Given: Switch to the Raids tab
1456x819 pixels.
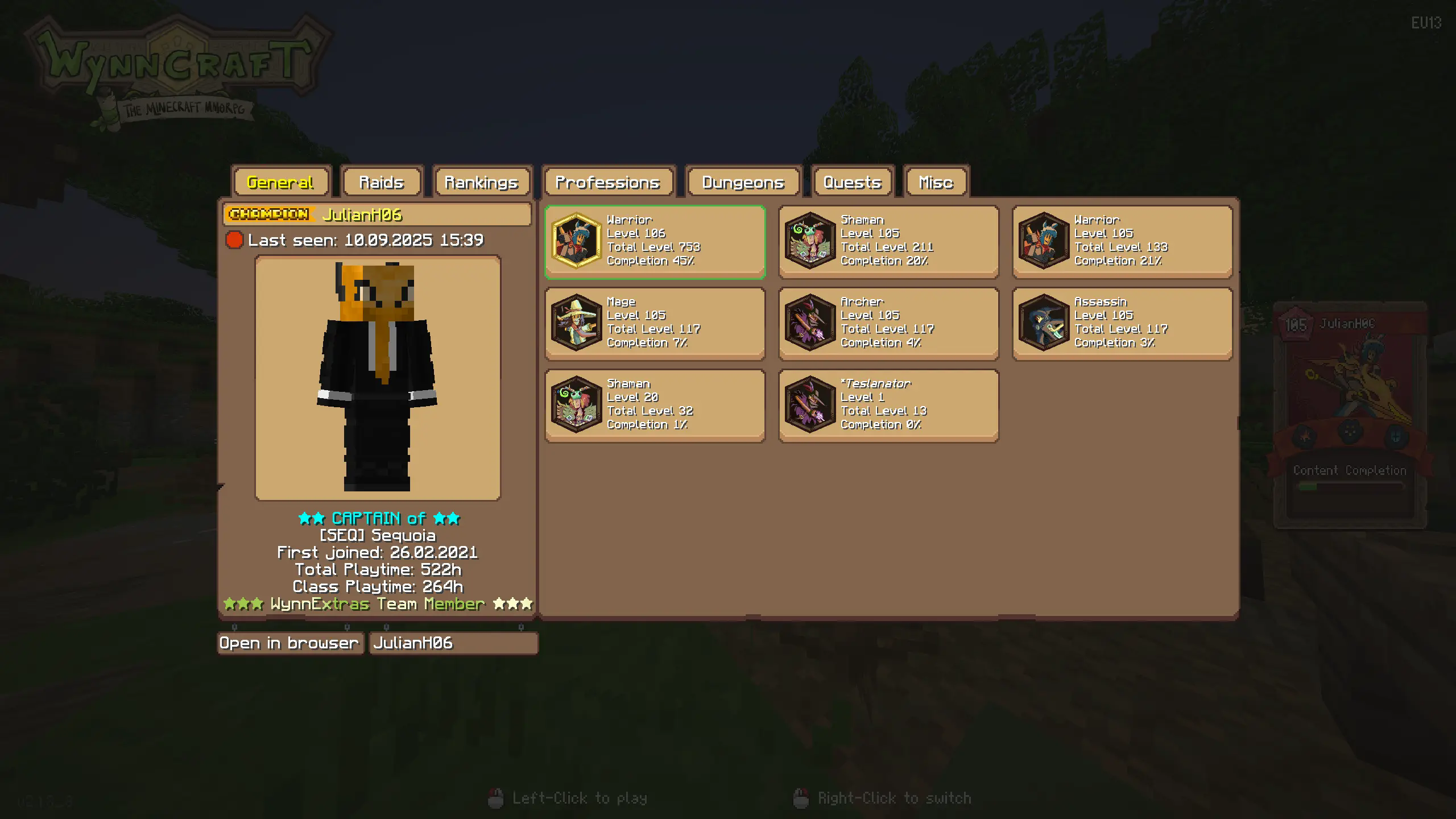Looking at the screenshot, I should pos(382,183).
